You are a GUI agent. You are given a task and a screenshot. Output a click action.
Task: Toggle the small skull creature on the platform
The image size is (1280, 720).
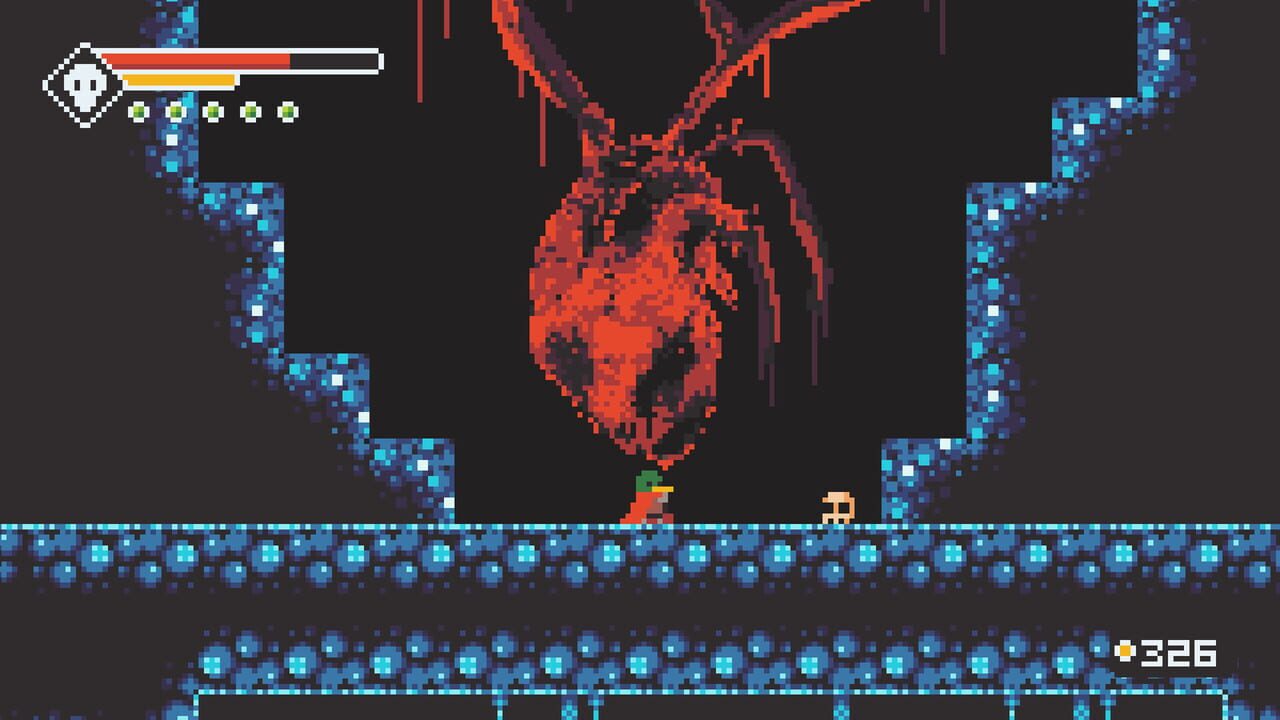point(836,505)
